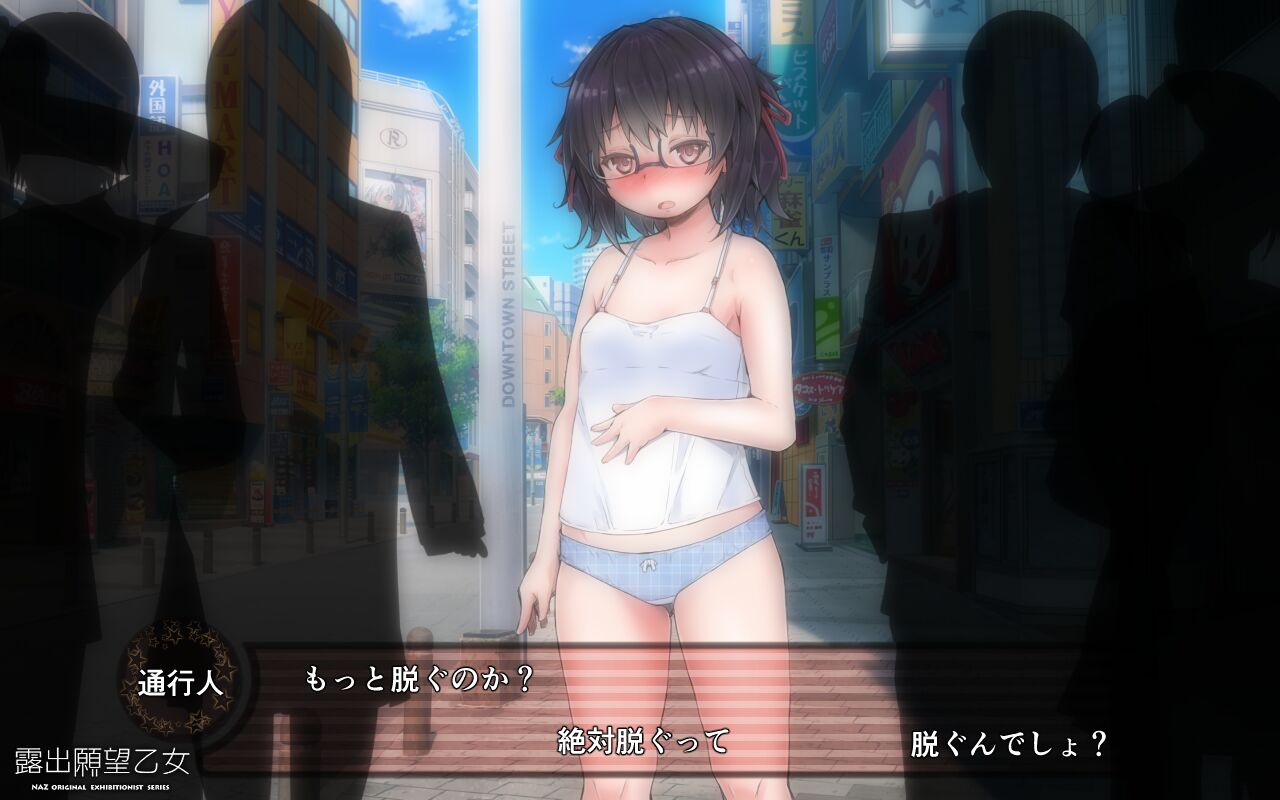
Task: Click the 通行人 speaker nameplate
Action: (x=180, y=681)
